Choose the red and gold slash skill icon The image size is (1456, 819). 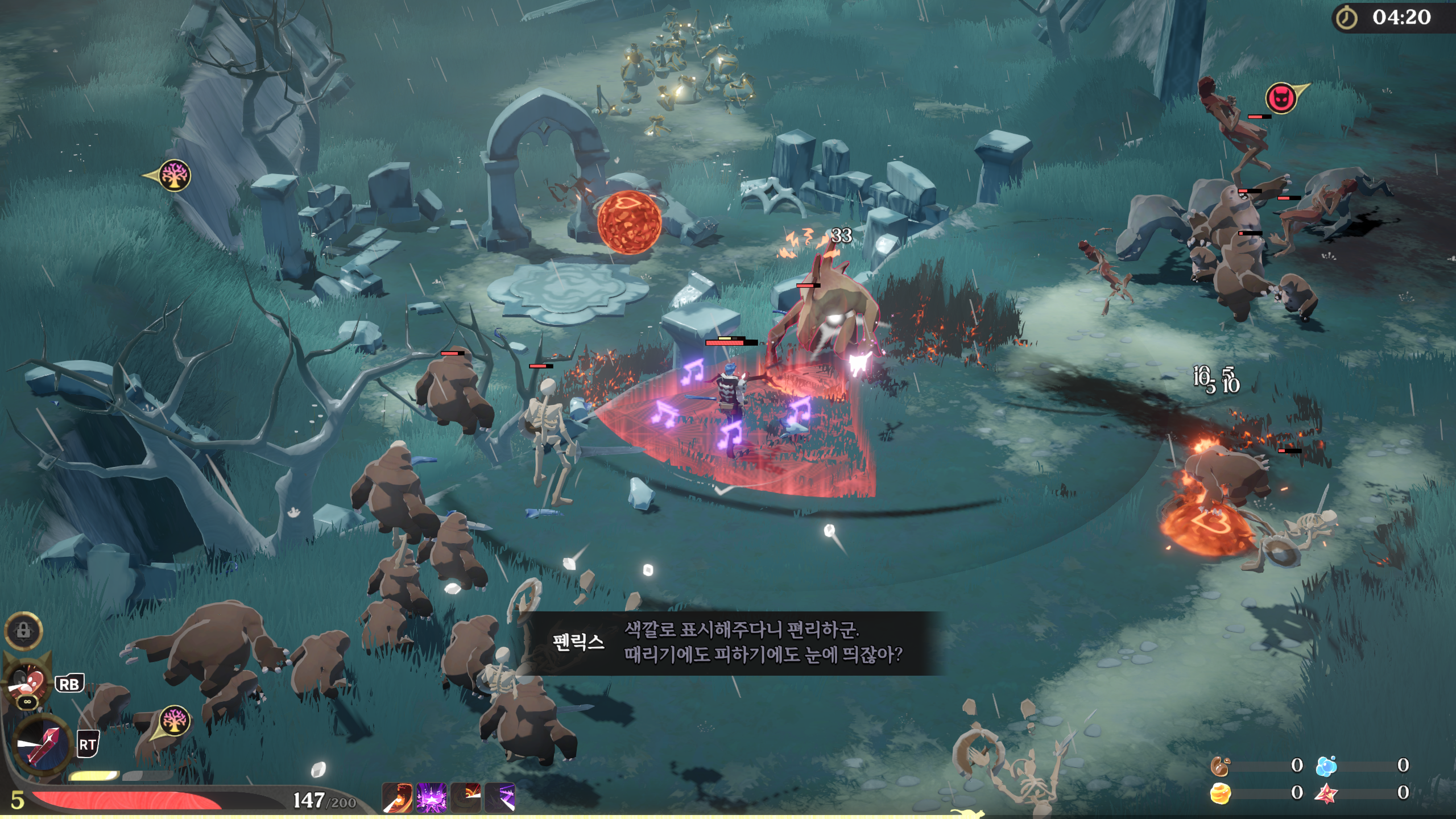466,797
